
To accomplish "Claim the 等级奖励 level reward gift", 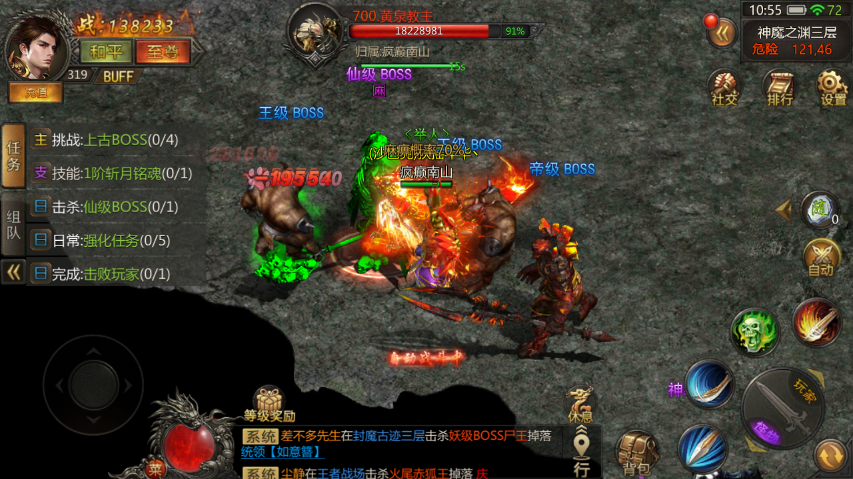I will tap(269, 404).
